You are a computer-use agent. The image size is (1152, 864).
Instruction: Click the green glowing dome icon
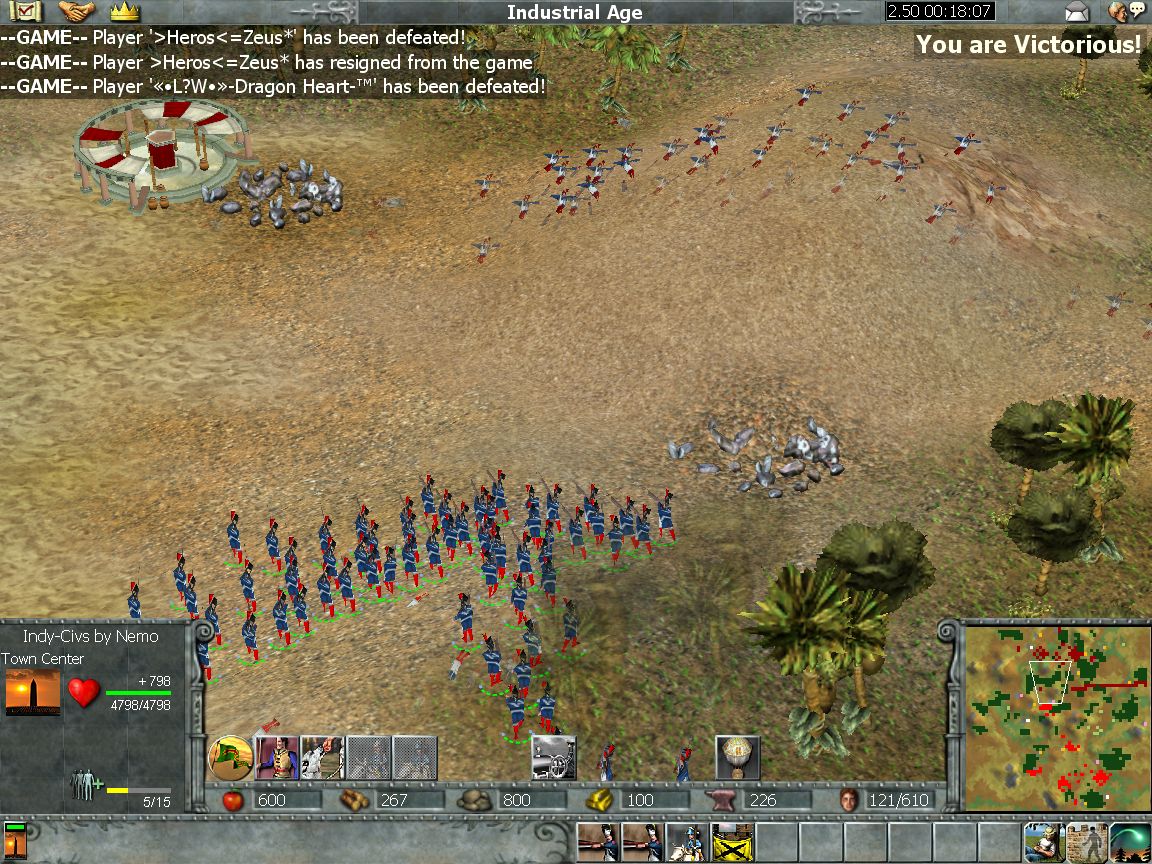(x=1129, y=842)
